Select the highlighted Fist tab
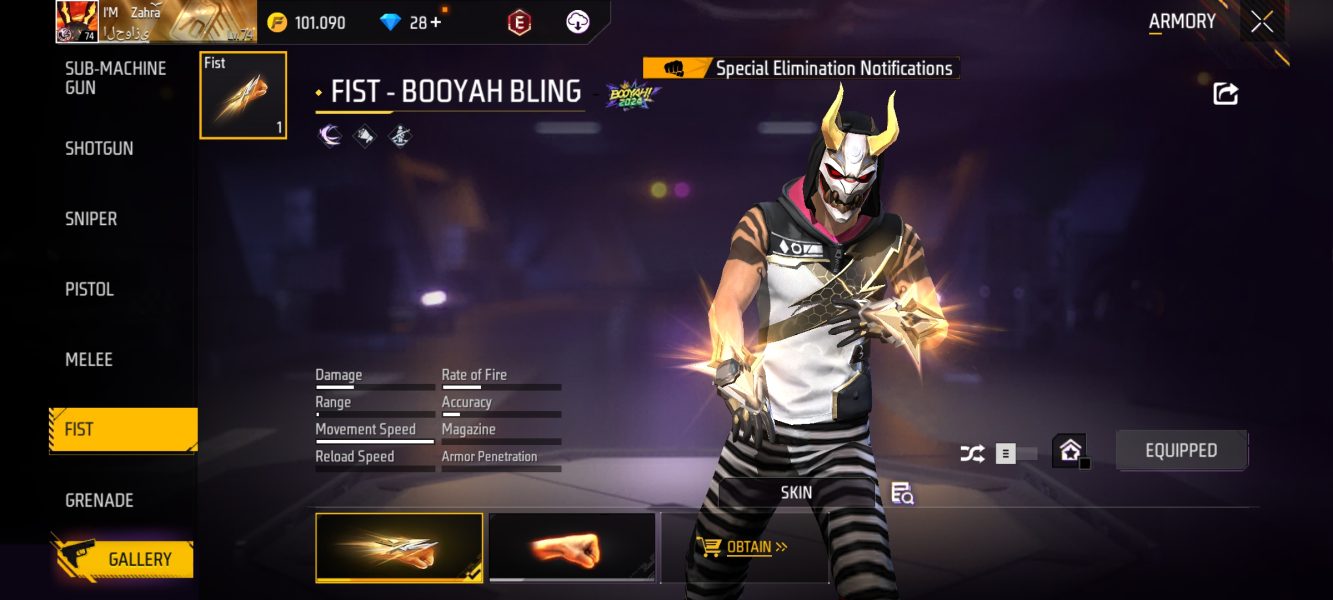 (123, 430)
